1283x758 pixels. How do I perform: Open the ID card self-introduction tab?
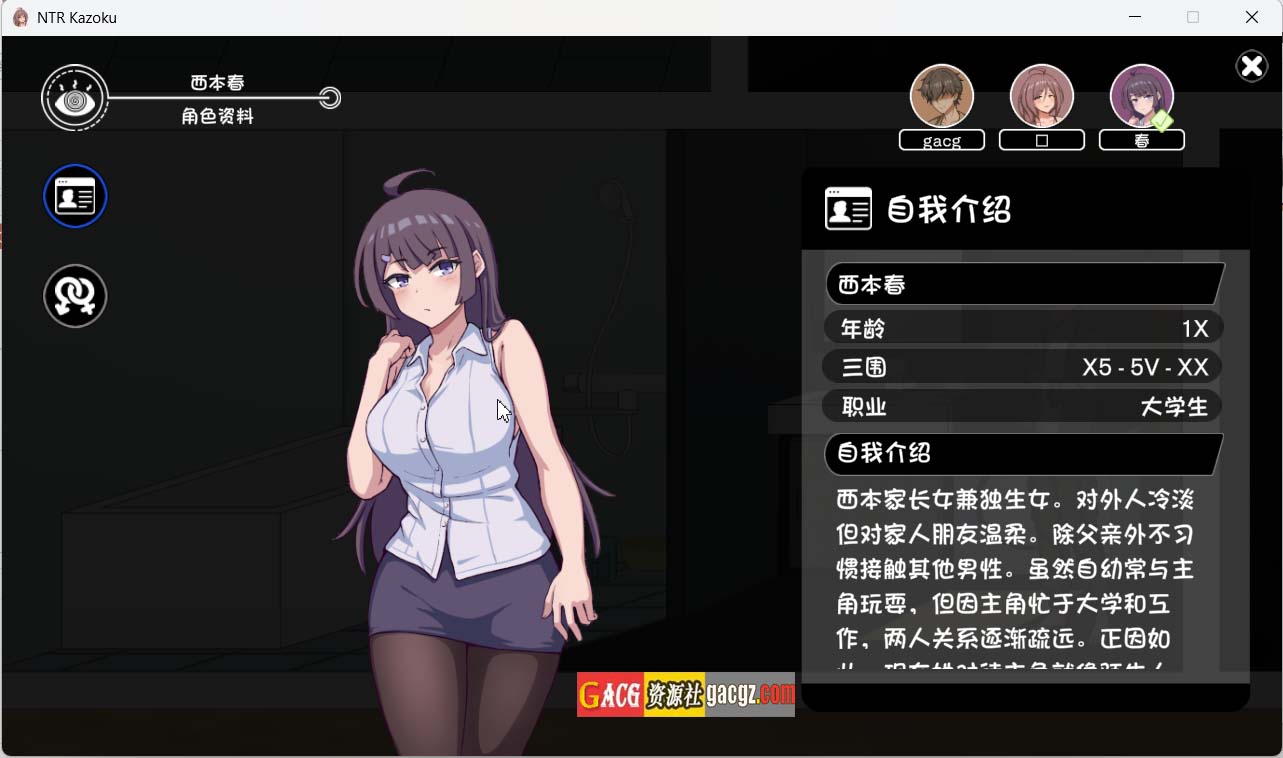(75, 196)
